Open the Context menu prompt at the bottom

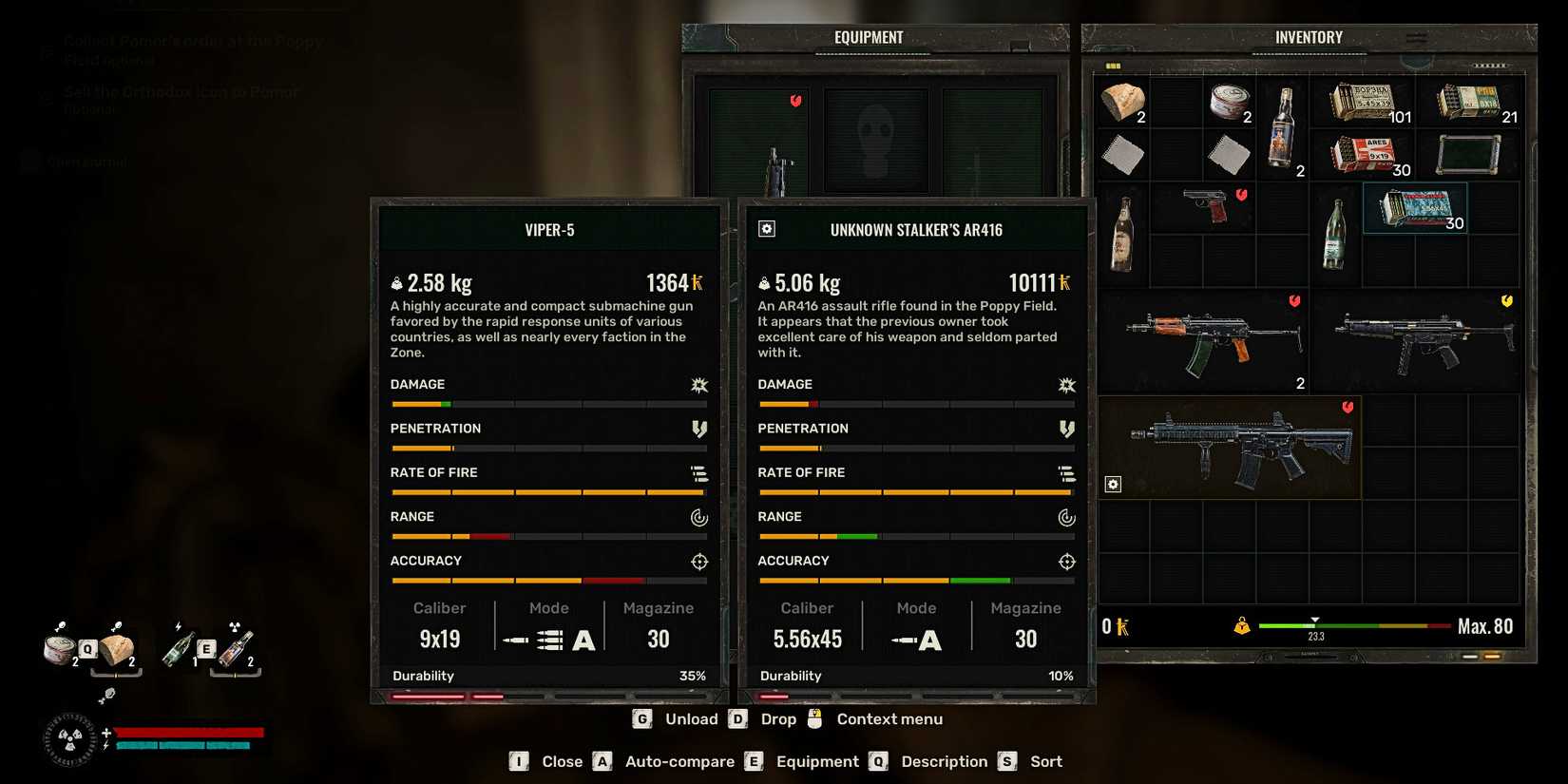coord(889,719)
